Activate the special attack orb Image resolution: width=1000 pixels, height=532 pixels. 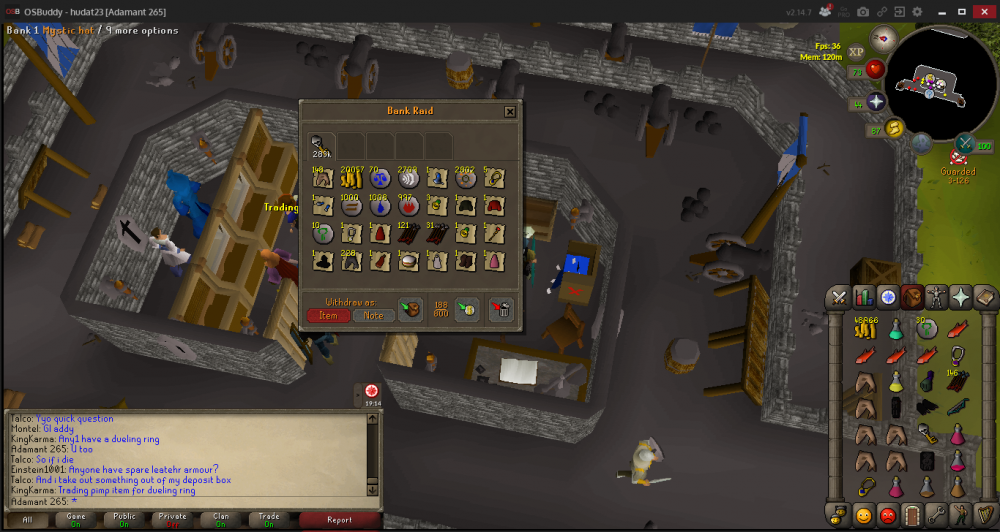pos(965,143)
